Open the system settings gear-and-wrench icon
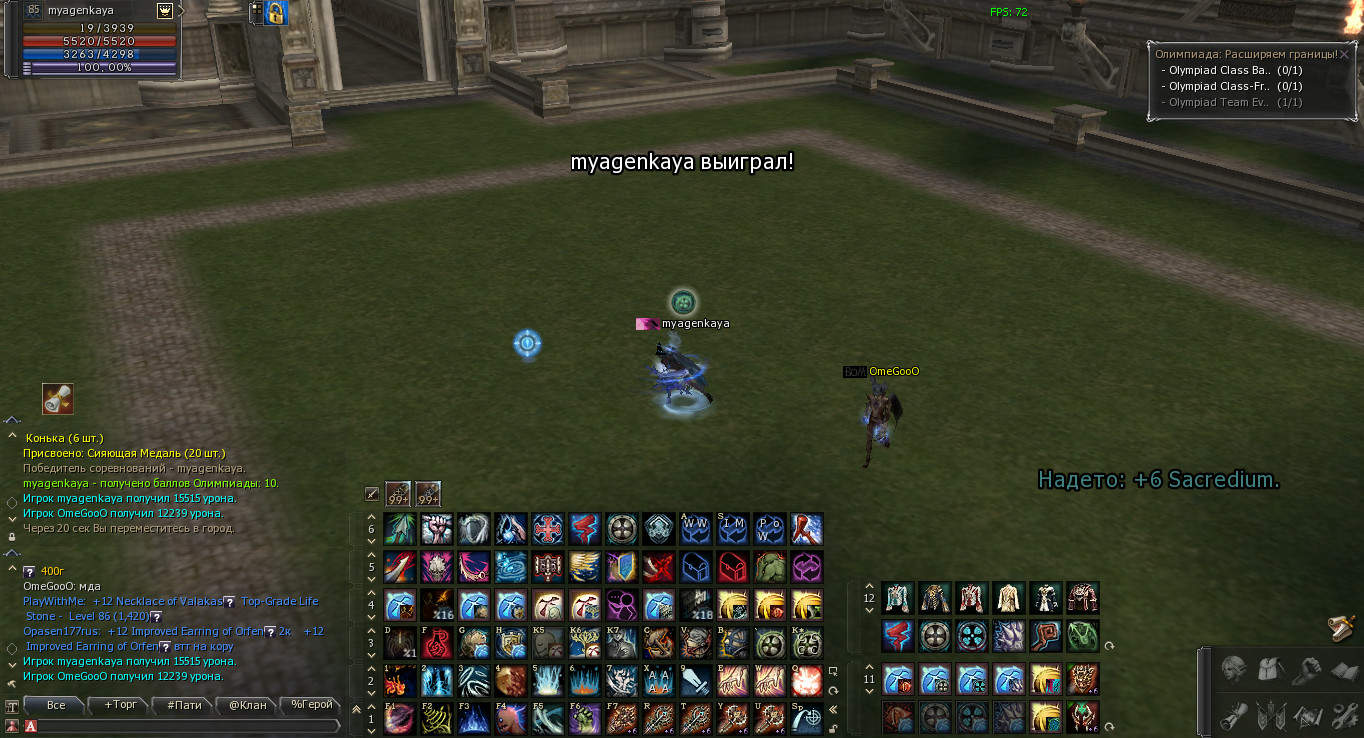Image resolution: width=1364 pixels, height=738 pixels. (x=1344, y=715)
